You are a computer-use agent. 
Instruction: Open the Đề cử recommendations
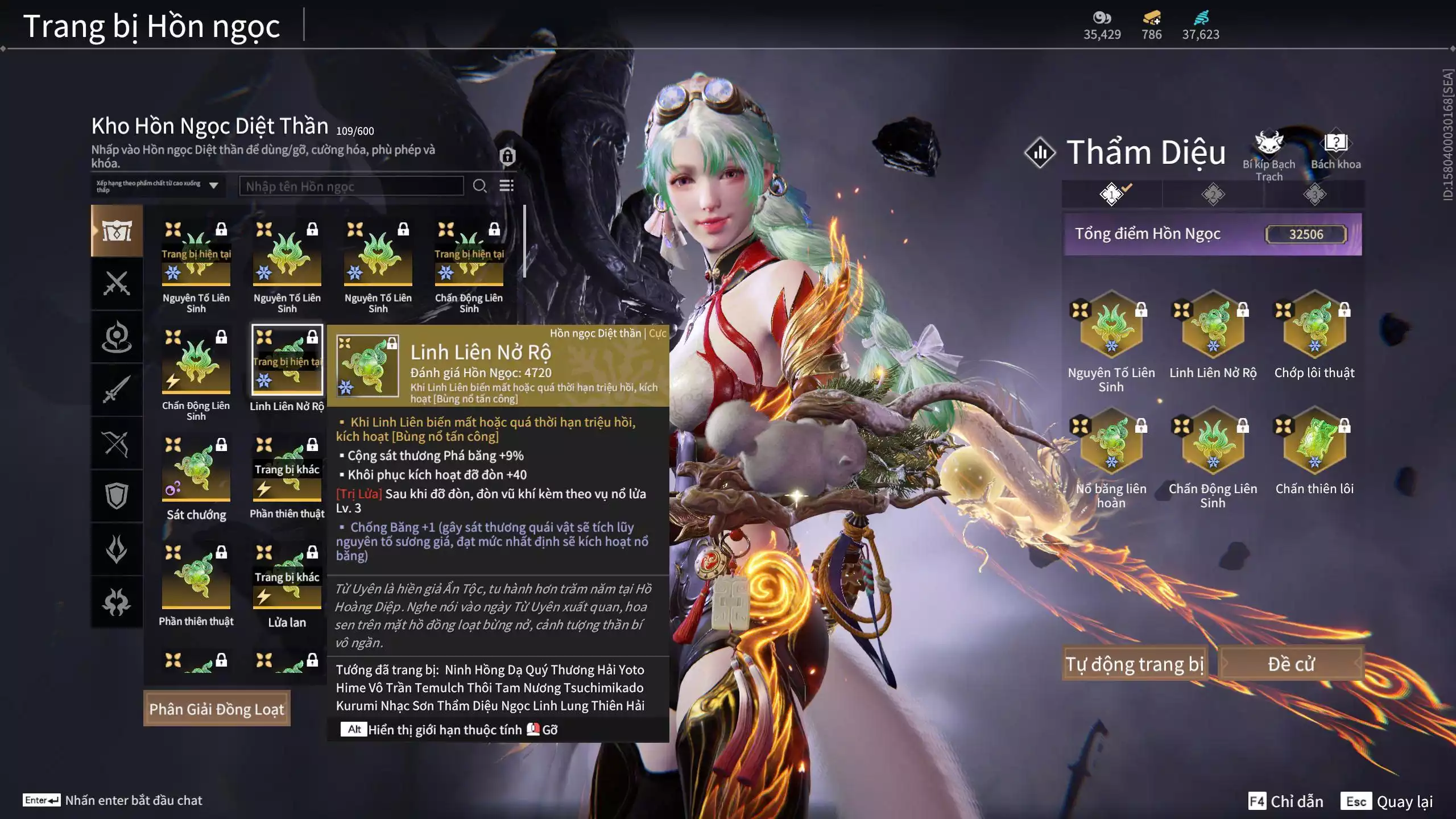[x=1290, y=664]
